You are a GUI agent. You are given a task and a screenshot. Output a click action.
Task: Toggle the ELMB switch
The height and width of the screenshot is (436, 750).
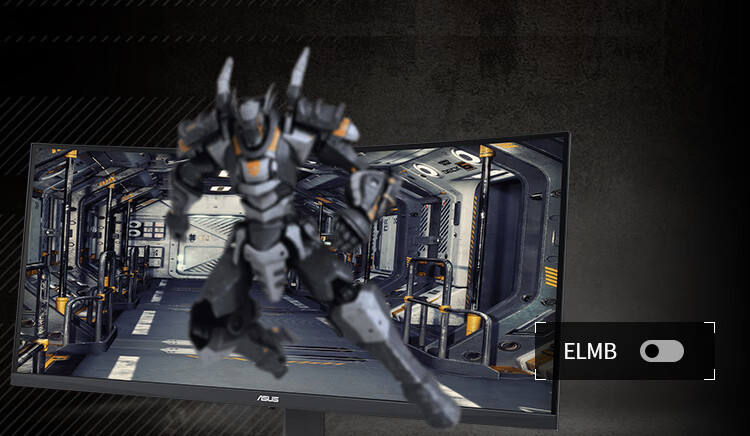(662, 351)
